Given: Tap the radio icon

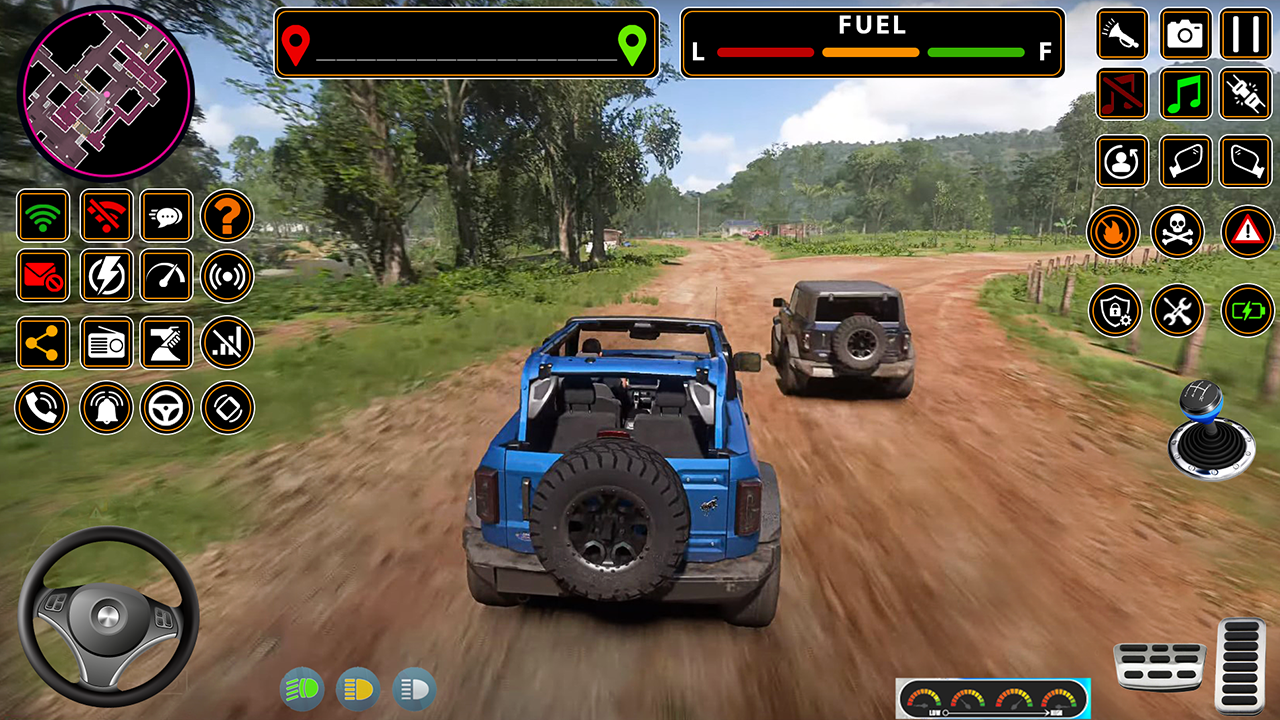Looking at the screenshot, I should (105, 343).
